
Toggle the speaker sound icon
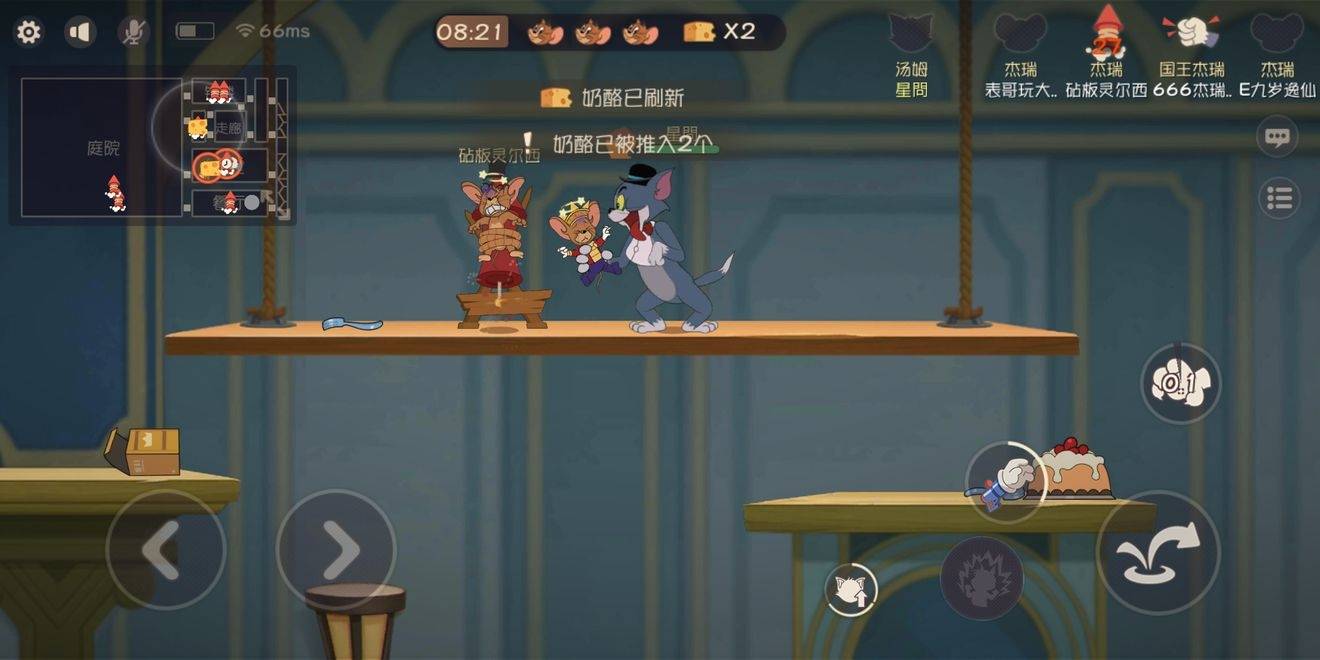pyautogui.click(x=80, y=32)
